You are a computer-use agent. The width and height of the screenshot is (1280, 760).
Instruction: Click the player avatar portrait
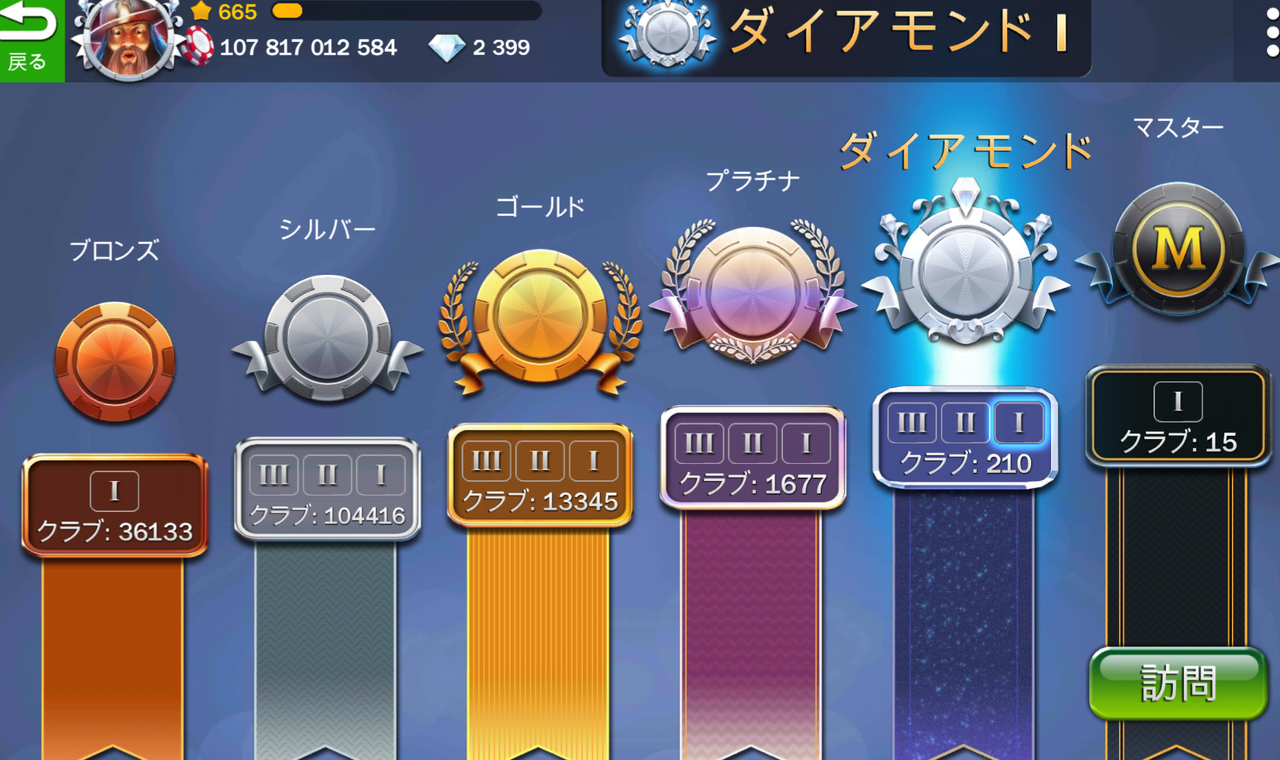pos(127,42)
